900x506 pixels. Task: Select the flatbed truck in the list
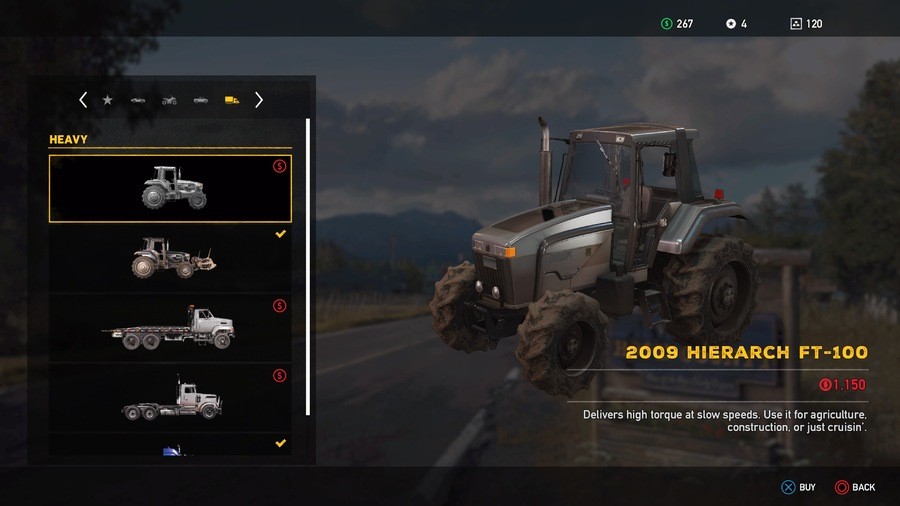click(x=170, y=328)
